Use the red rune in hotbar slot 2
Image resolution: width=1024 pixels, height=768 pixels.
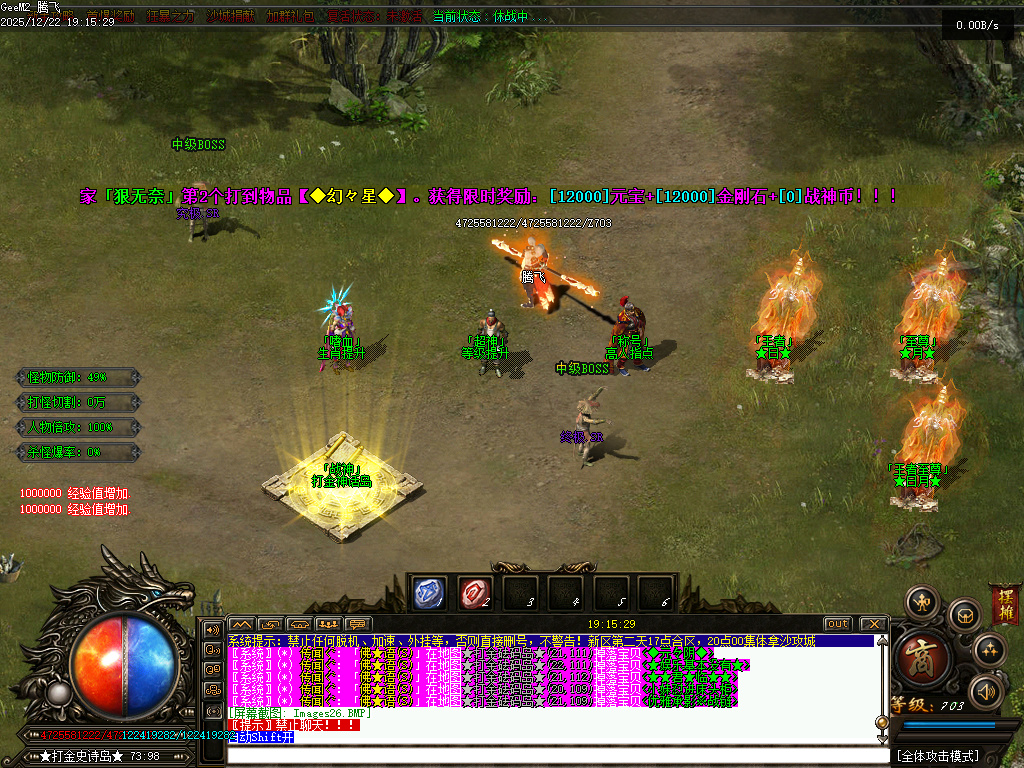pyautogui.click(x=475, y=594)
